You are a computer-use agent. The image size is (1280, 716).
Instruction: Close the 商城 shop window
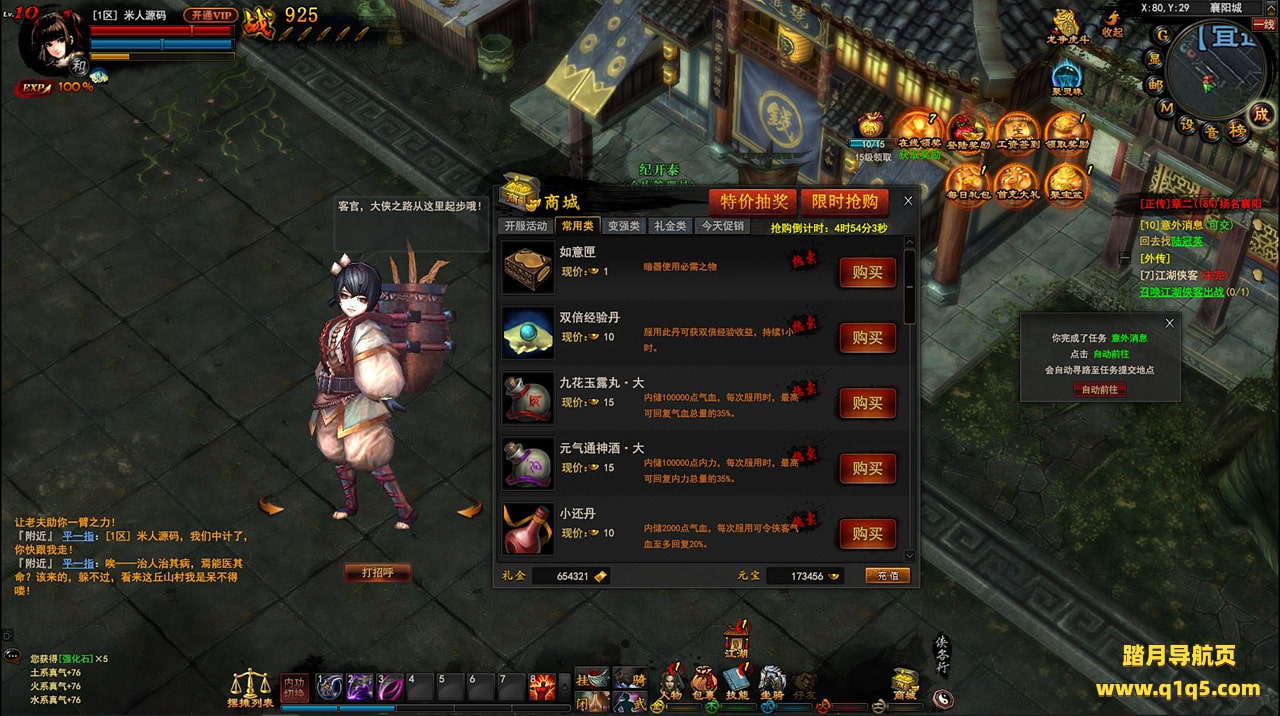(x=908, y=201)
